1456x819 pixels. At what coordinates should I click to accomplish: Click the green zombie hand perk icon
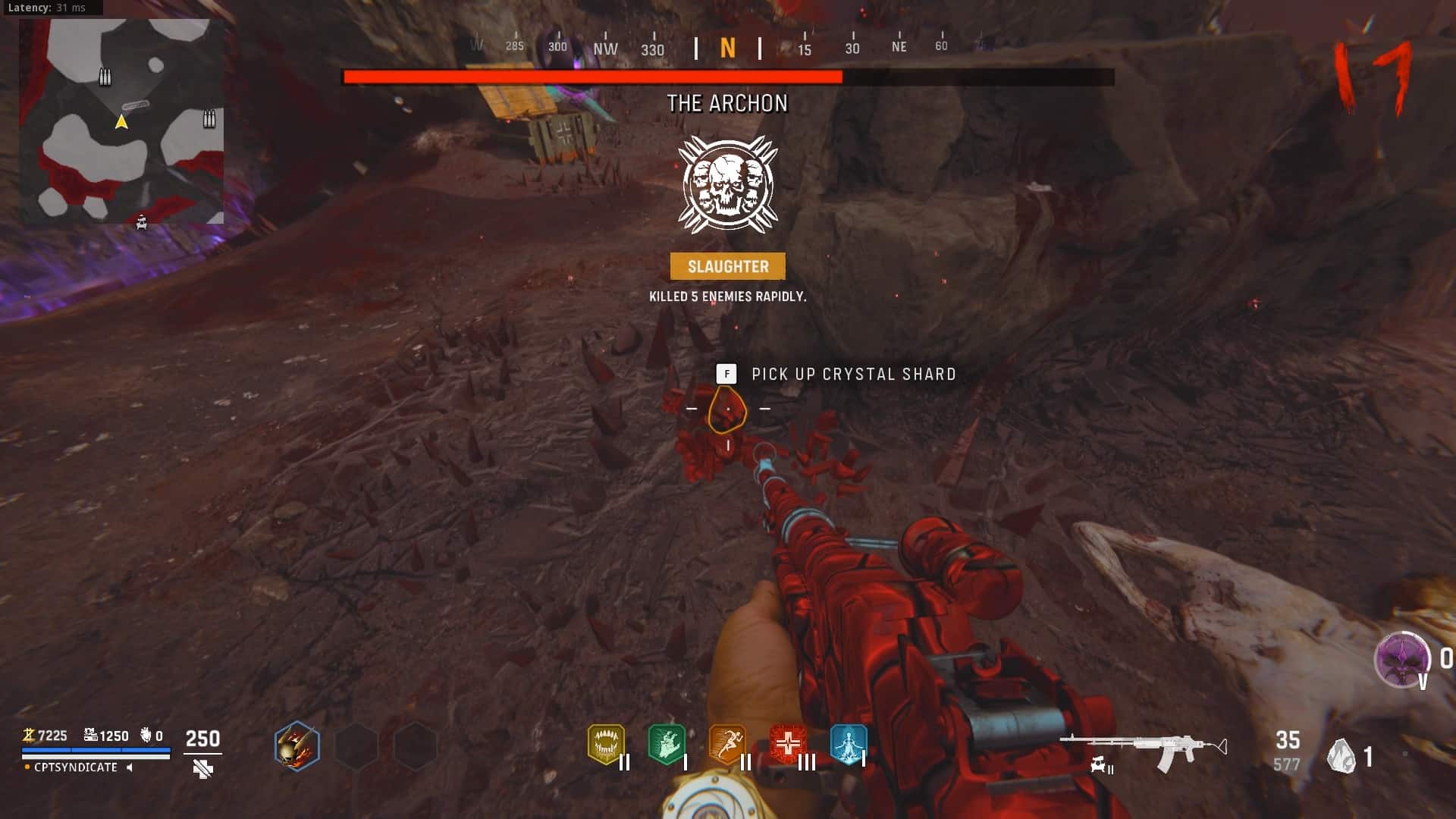[667, 744]
